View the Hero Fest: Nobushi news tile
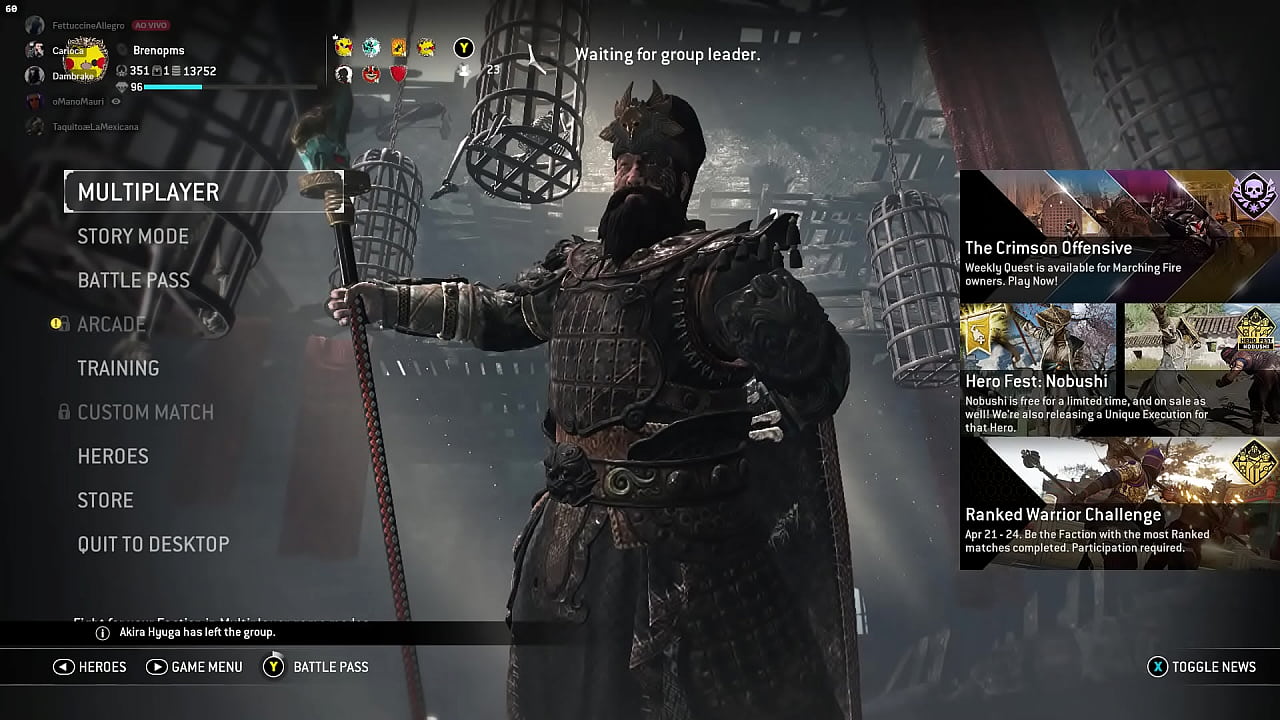The image size is (1280, 720). point(1119,369)
